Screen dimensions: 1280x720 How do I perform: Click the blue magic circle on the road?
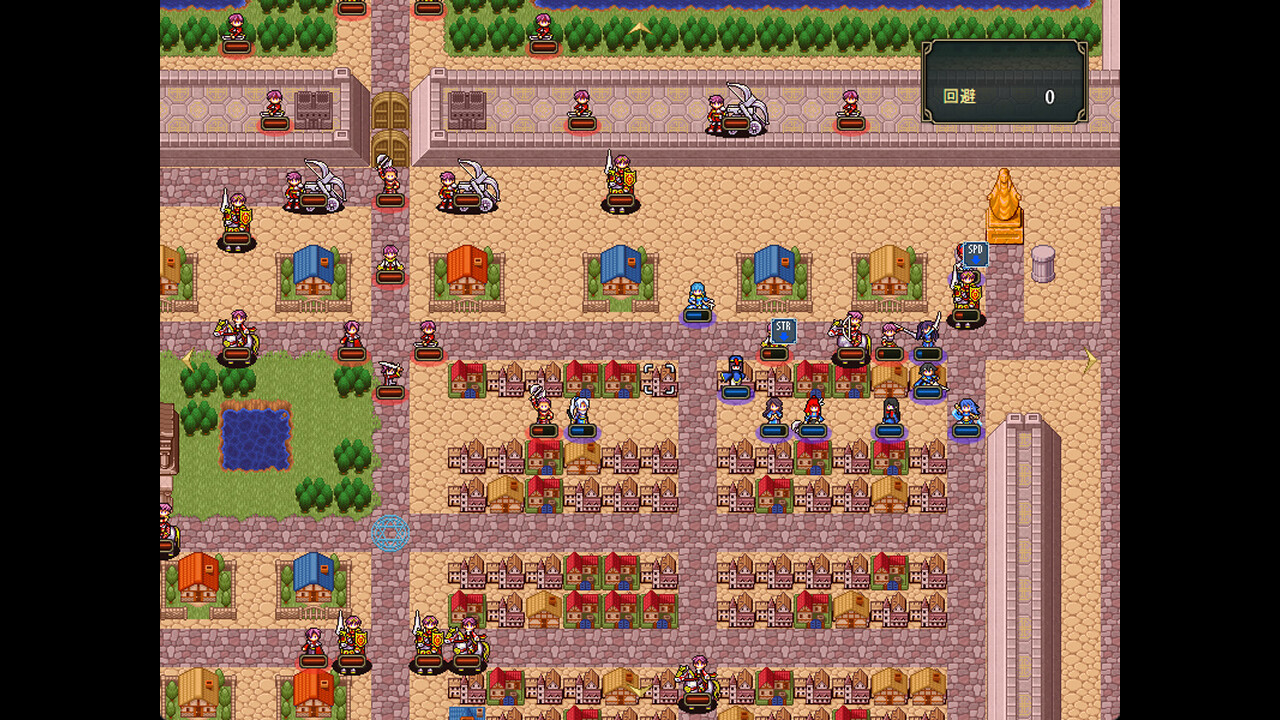(390, 534)
